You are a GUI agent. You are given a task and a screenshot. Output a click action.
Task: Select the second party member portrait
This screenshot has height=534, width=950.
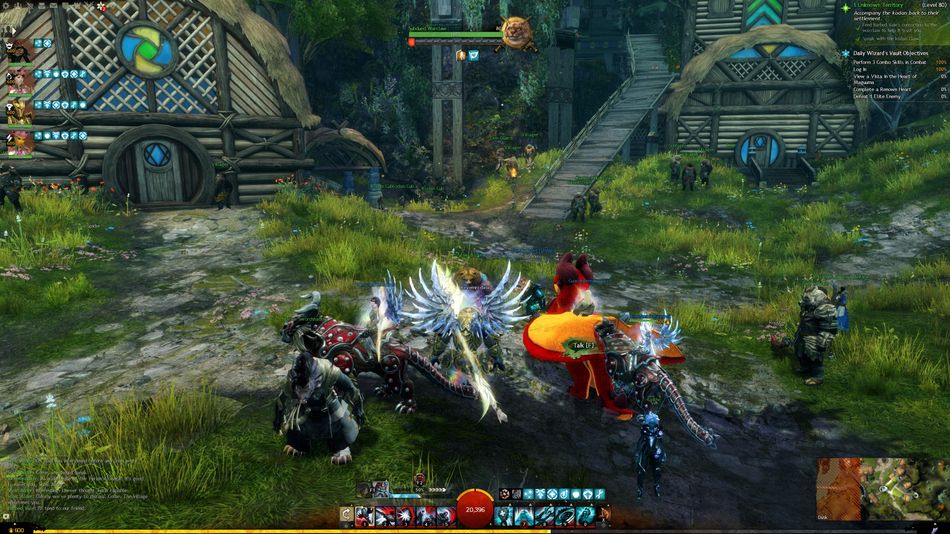pyautogui.click(x=20, y=82)
